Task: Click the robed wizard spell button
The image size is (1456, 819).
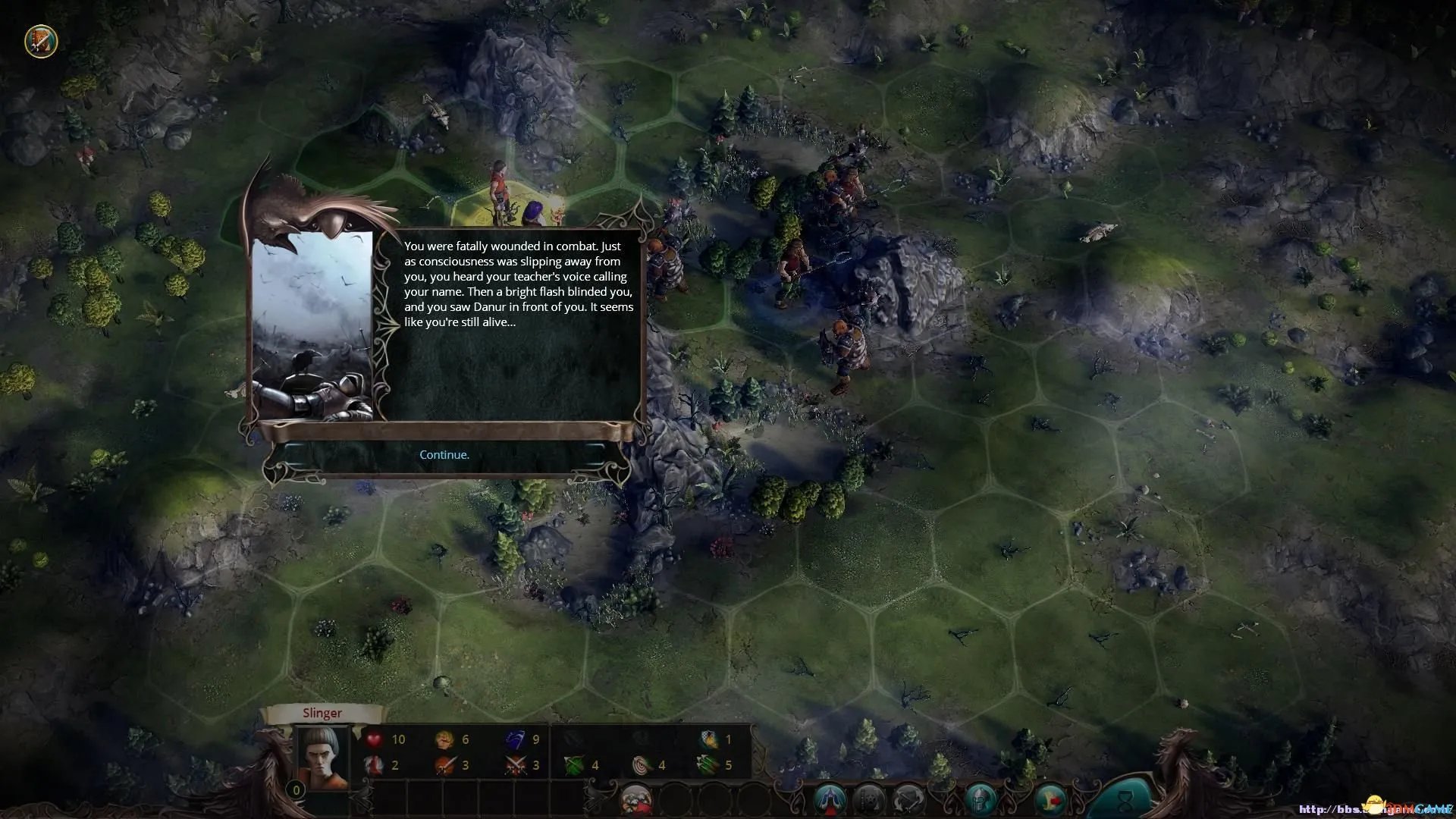Action: pyautogui.click(x=830, y=799)
